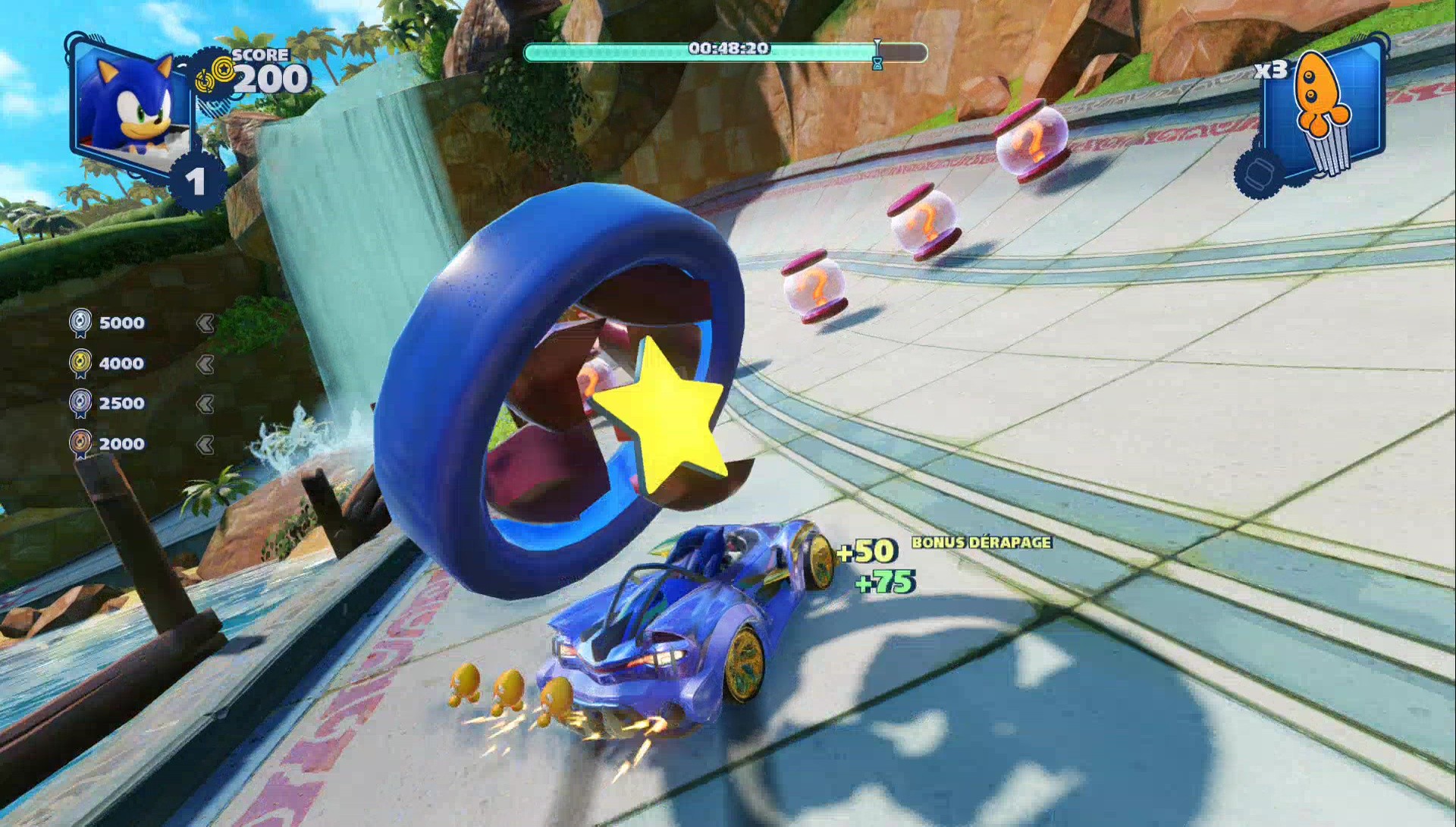Image resolution: width=1456 pixels, height=827 pixels.
Task: Toggle the chevron next to the 4000 threshold
Action: click(206, 363)
